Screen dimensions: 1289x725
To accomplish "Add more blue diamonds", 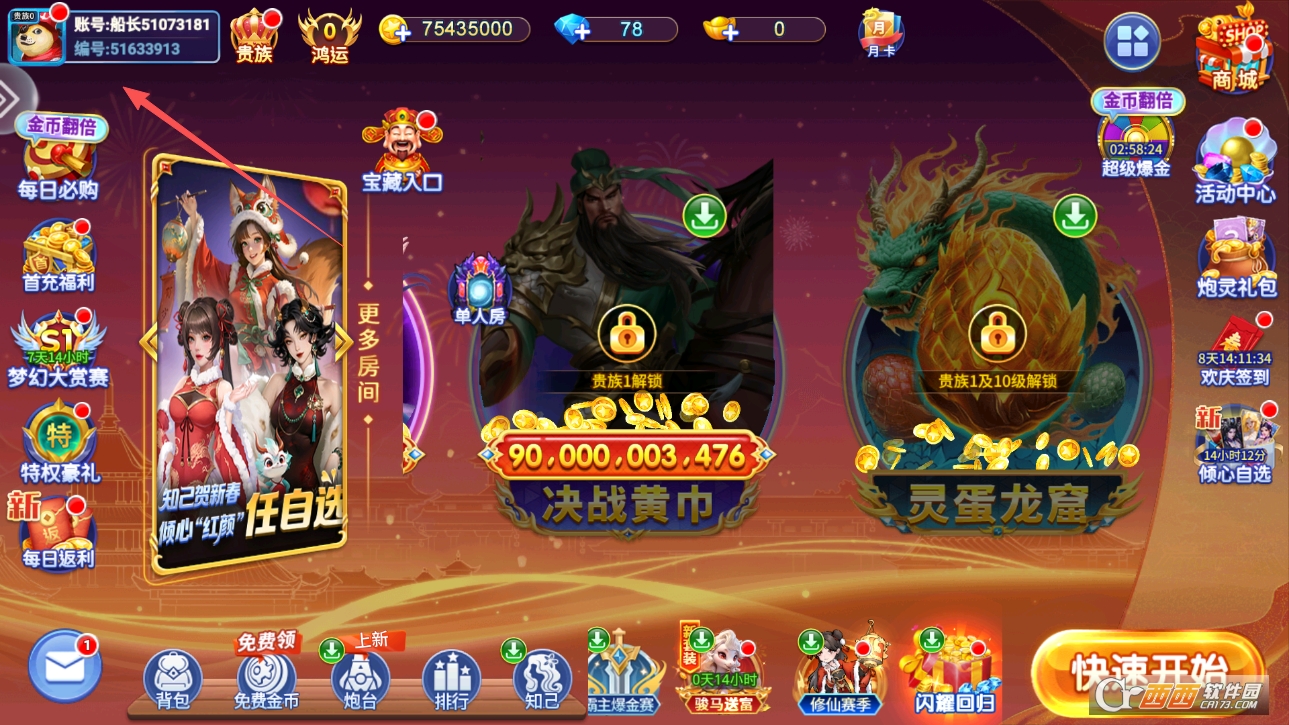I will (x=573, y=30).
